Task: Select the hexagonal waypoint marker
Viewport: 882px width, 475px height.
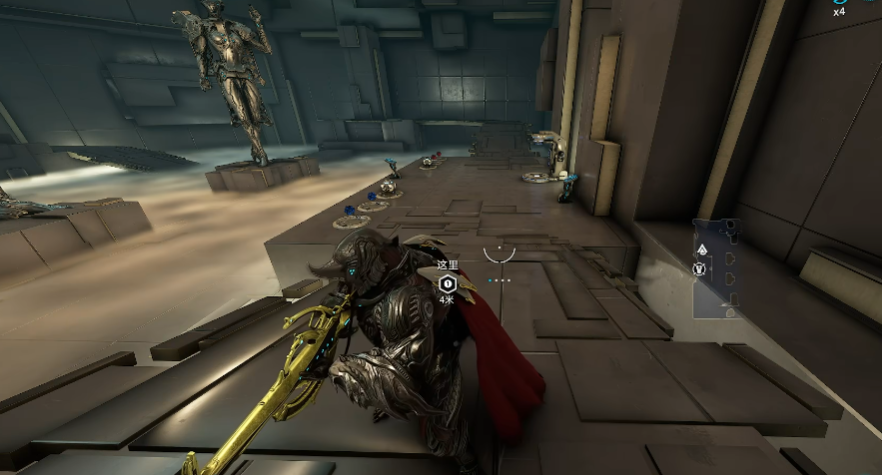Action: coord(446,284)
